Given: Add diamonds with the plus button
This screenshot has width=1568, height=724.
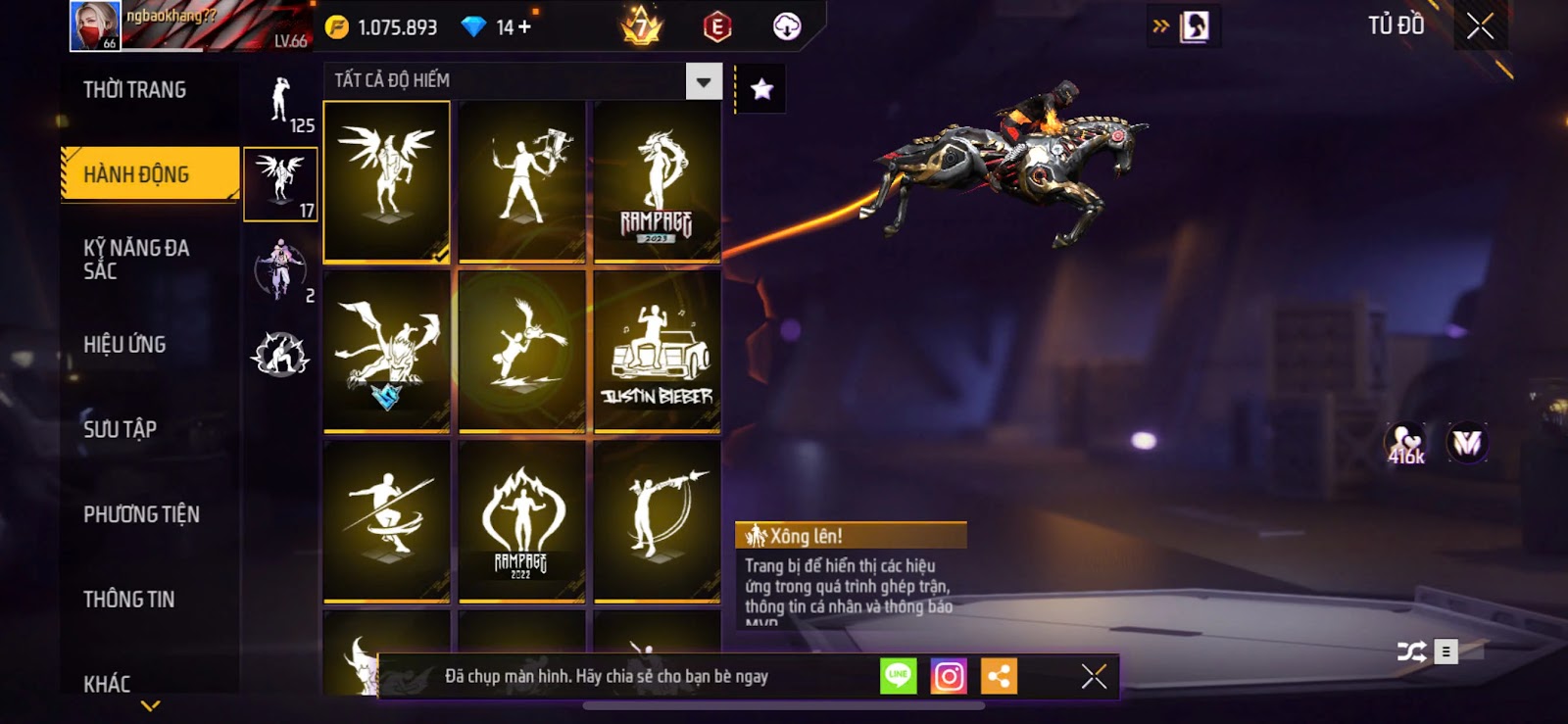Looking at the screenshot, I should pyautogui.click(x=525, y=27).
